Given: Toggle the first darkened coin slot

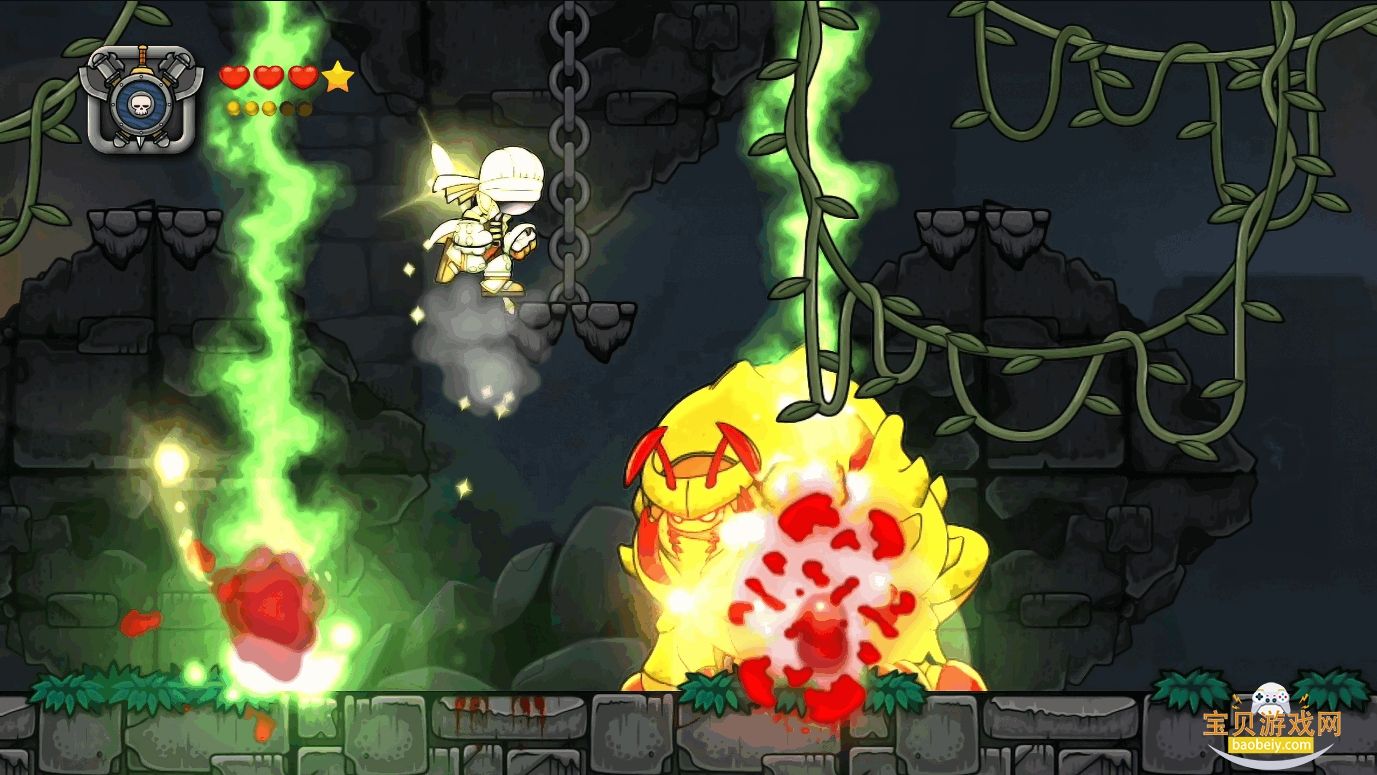Looking at the screenshot, I should tap(287, 107).
